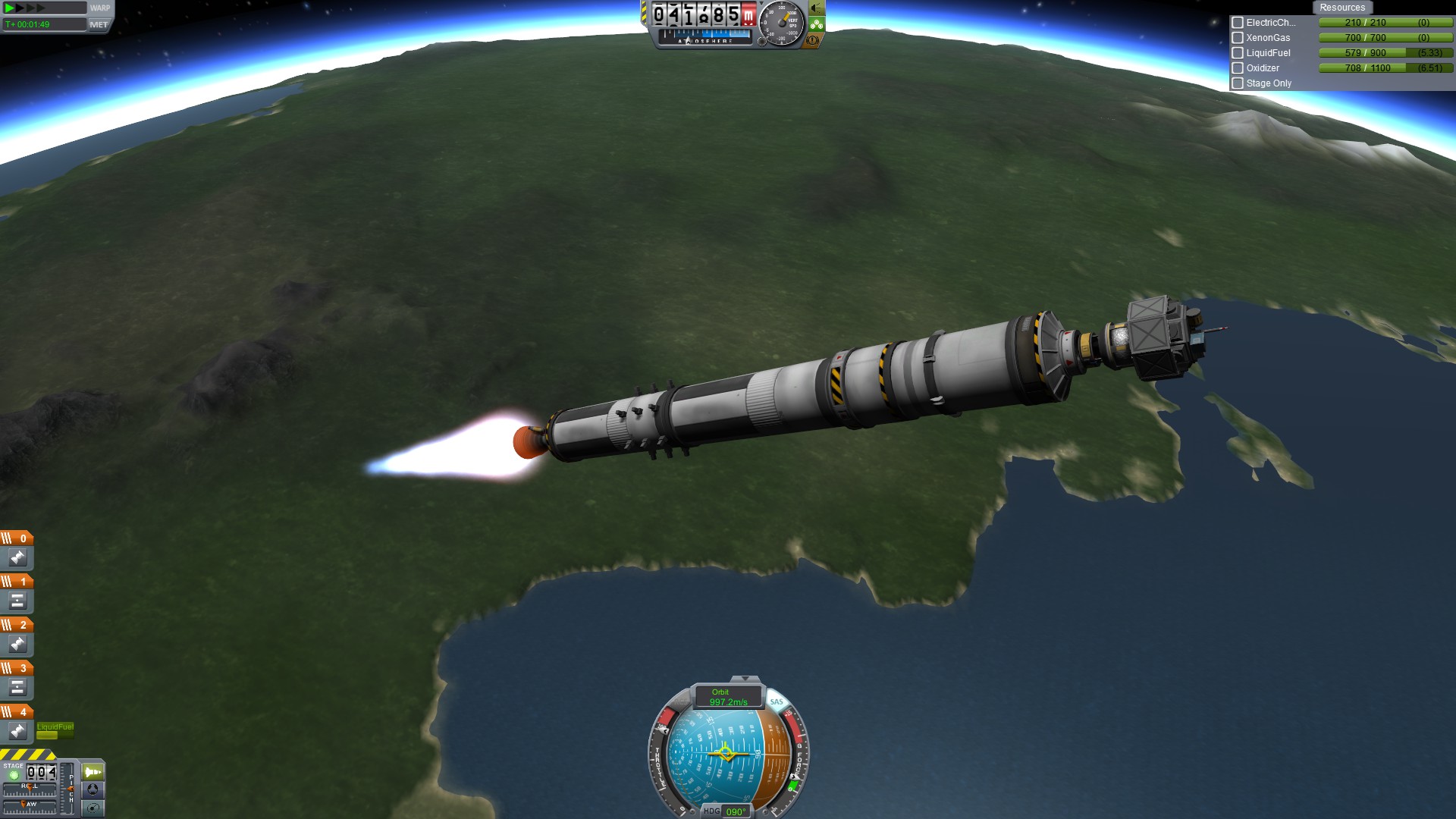1456x819 pixels.
Task: Toggle the brakes button with exclamation icon
Action: coord(813,40)
